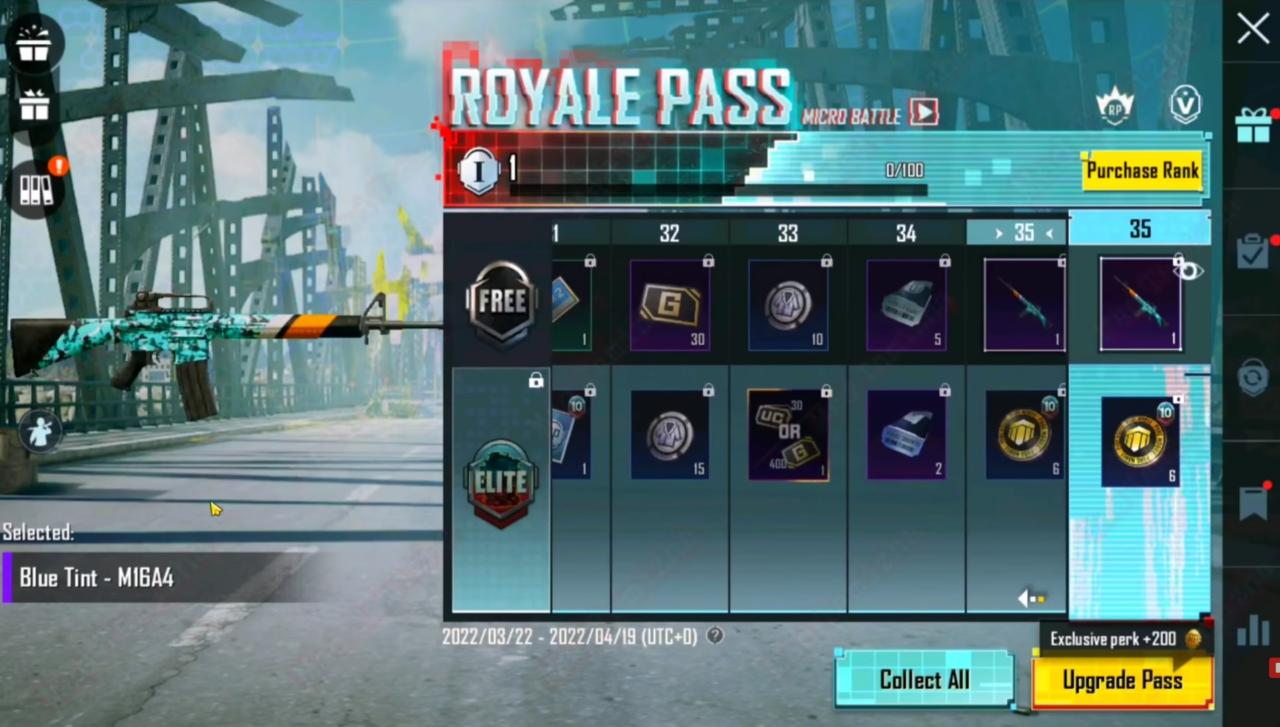Collect All available rewards
Viewport: 1280px width, 727px height.
point(924,680)
